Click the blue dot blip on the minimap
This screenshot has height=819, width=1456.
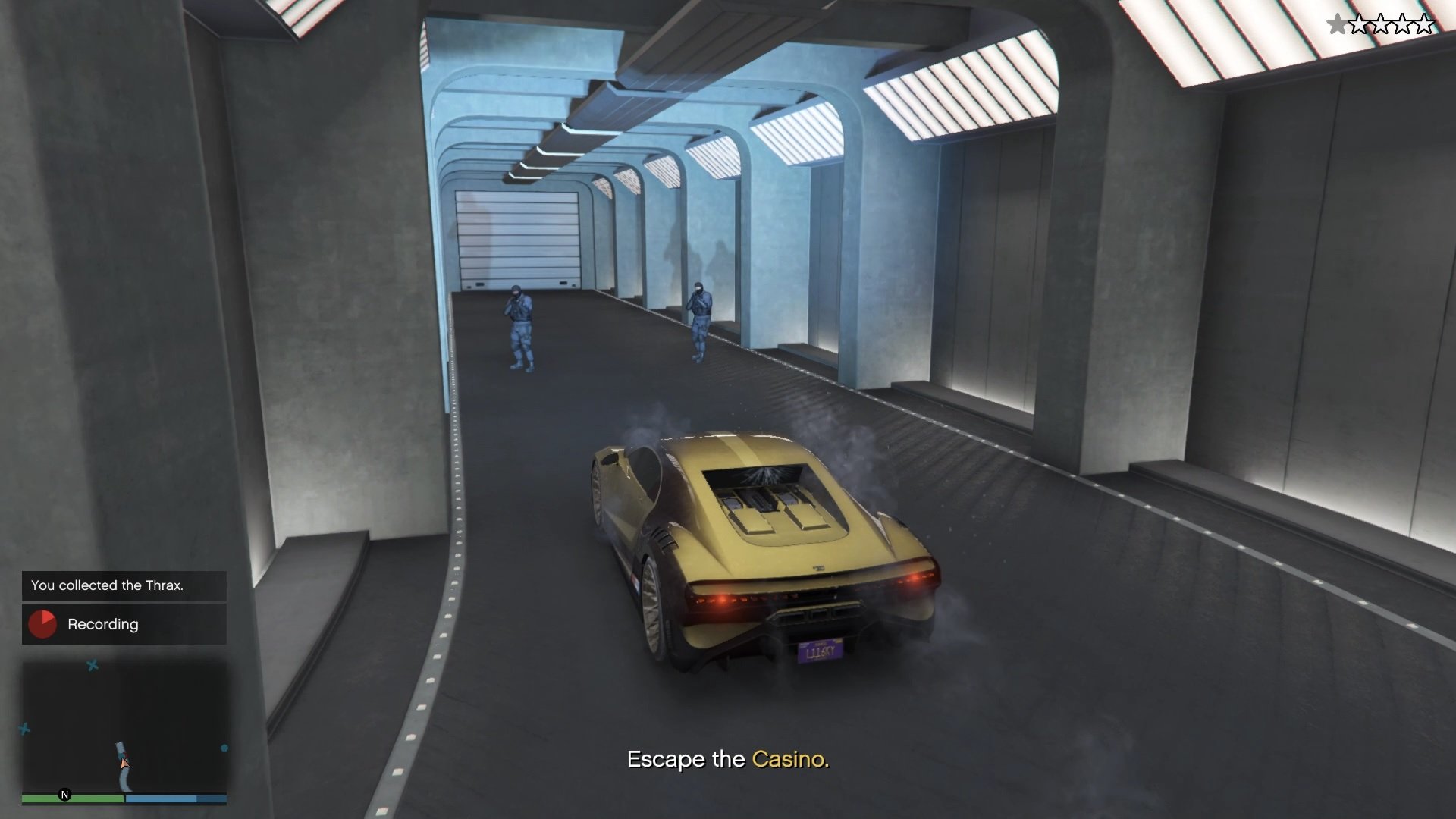pos(224,748)
